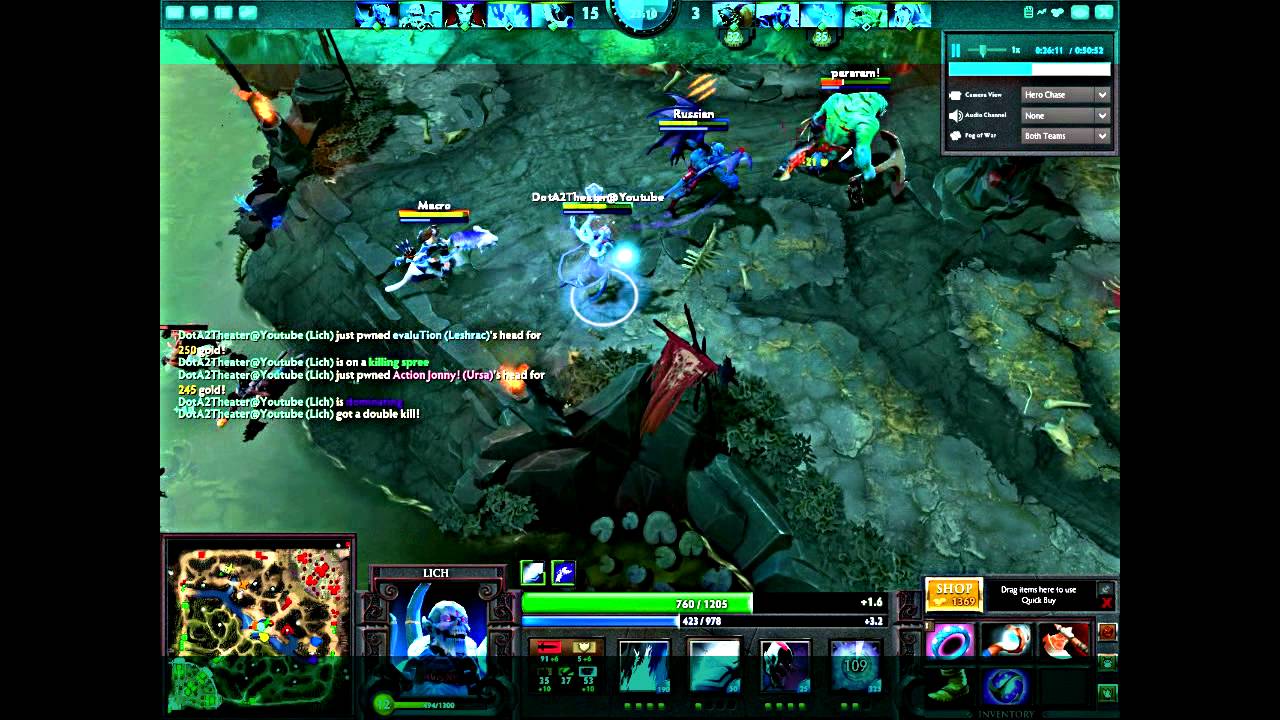The image size is (1280, 720).
Task: Select the Chain Frost ultimate on cooldown
Action: click(x=855, y=665)
